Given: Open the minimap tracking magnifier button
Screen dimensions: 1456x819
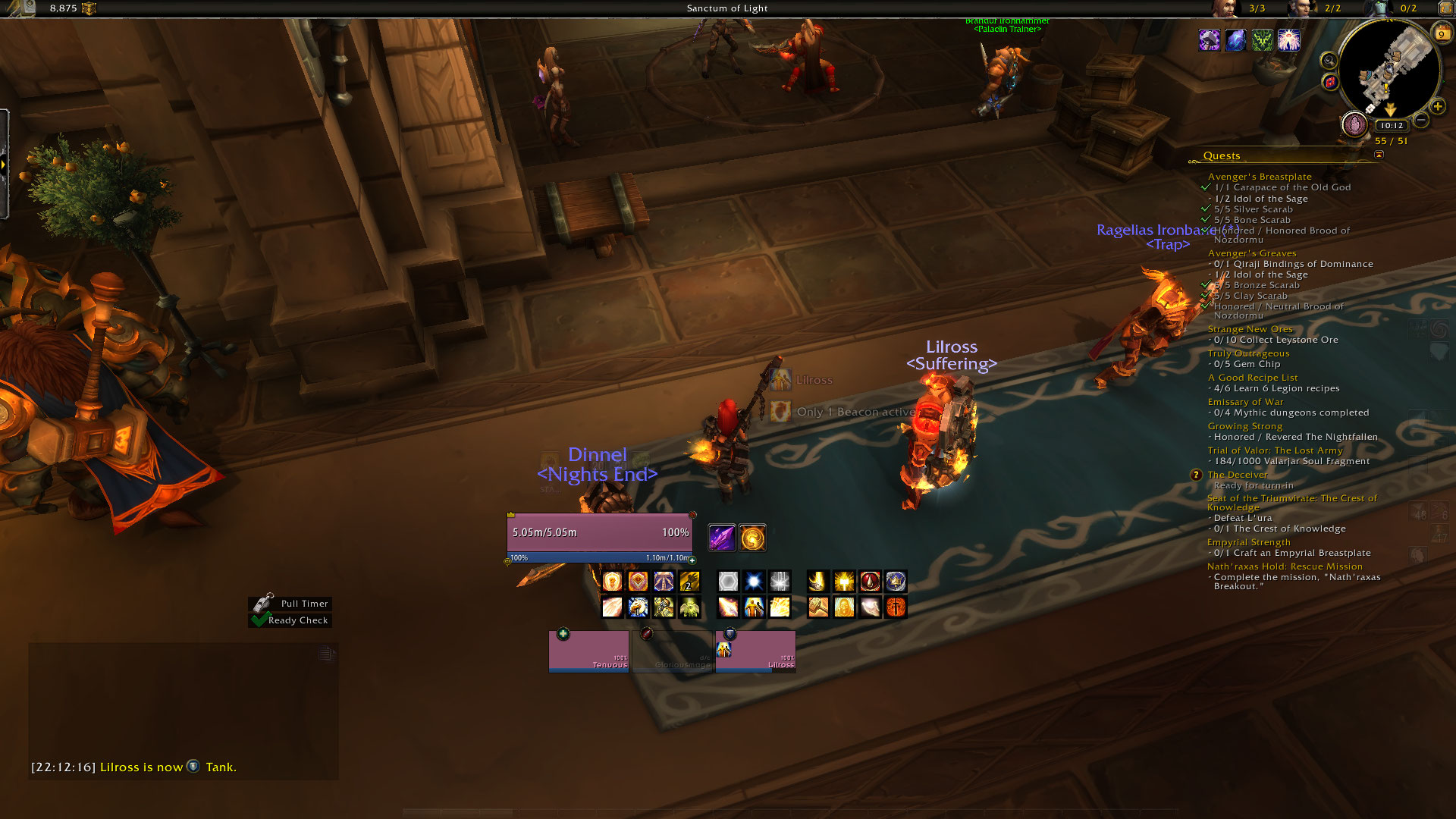Looking at the screenshot, I should point(1329,61).
